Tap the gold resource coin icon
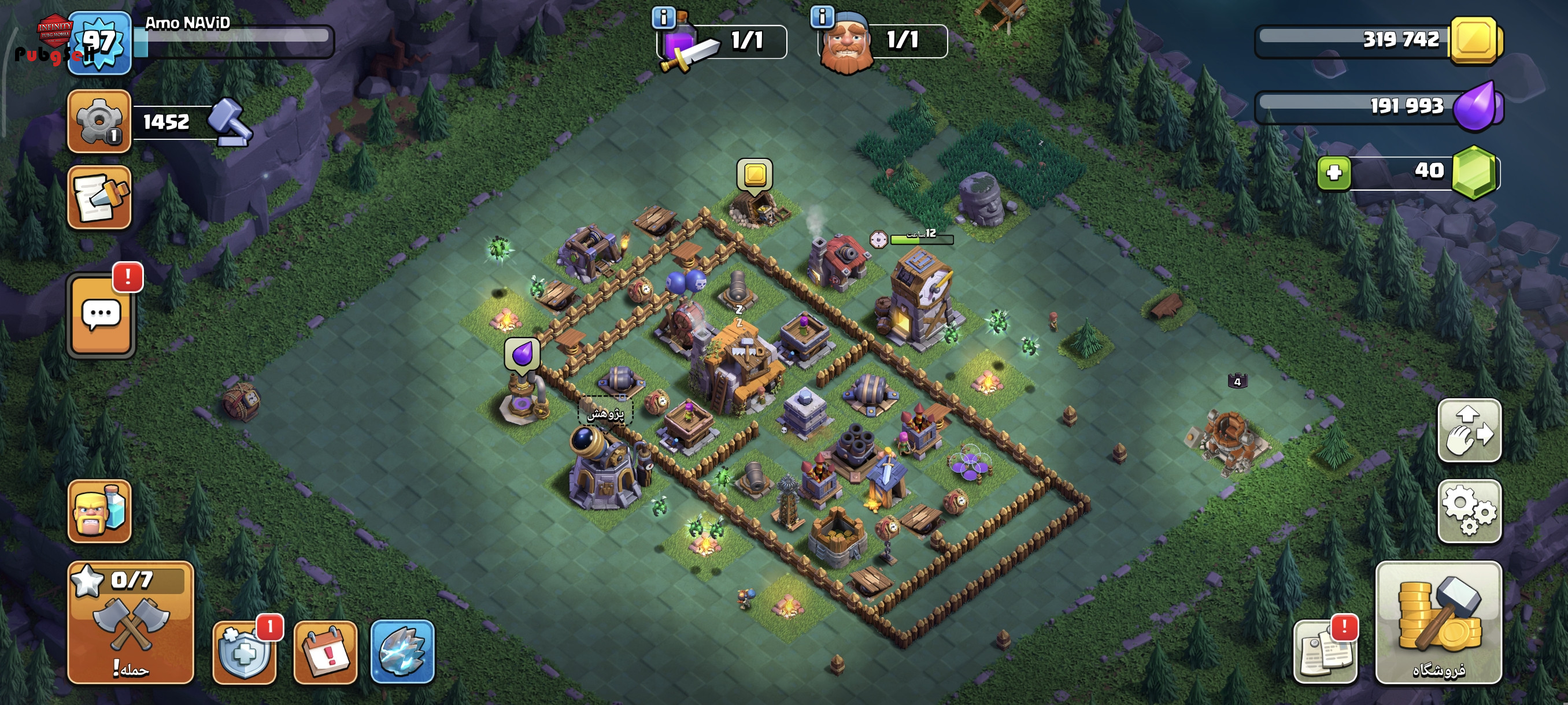1568x705 pixels. [x=1474, y=41]
